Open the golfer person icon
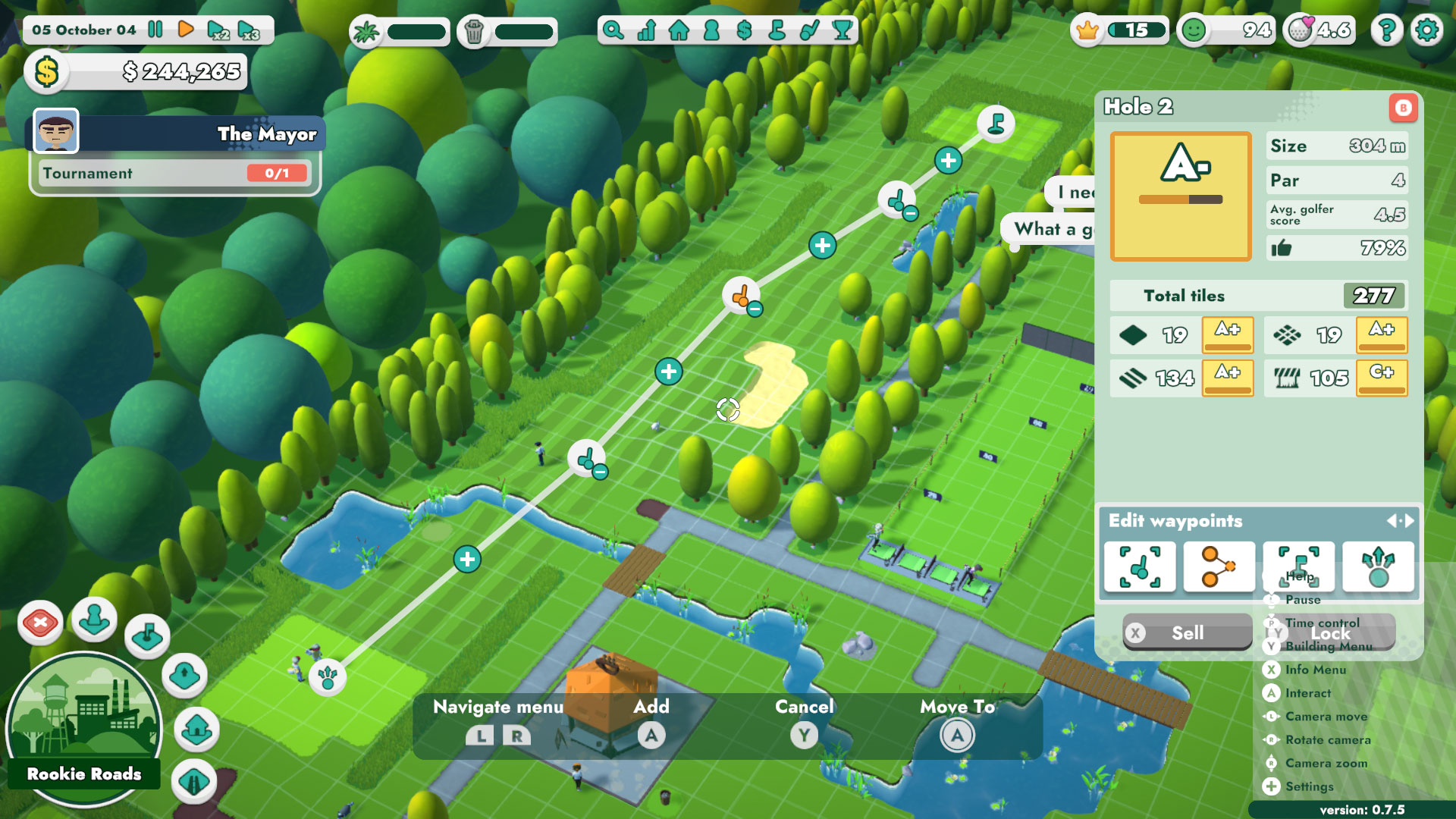 tap(711, 32)
